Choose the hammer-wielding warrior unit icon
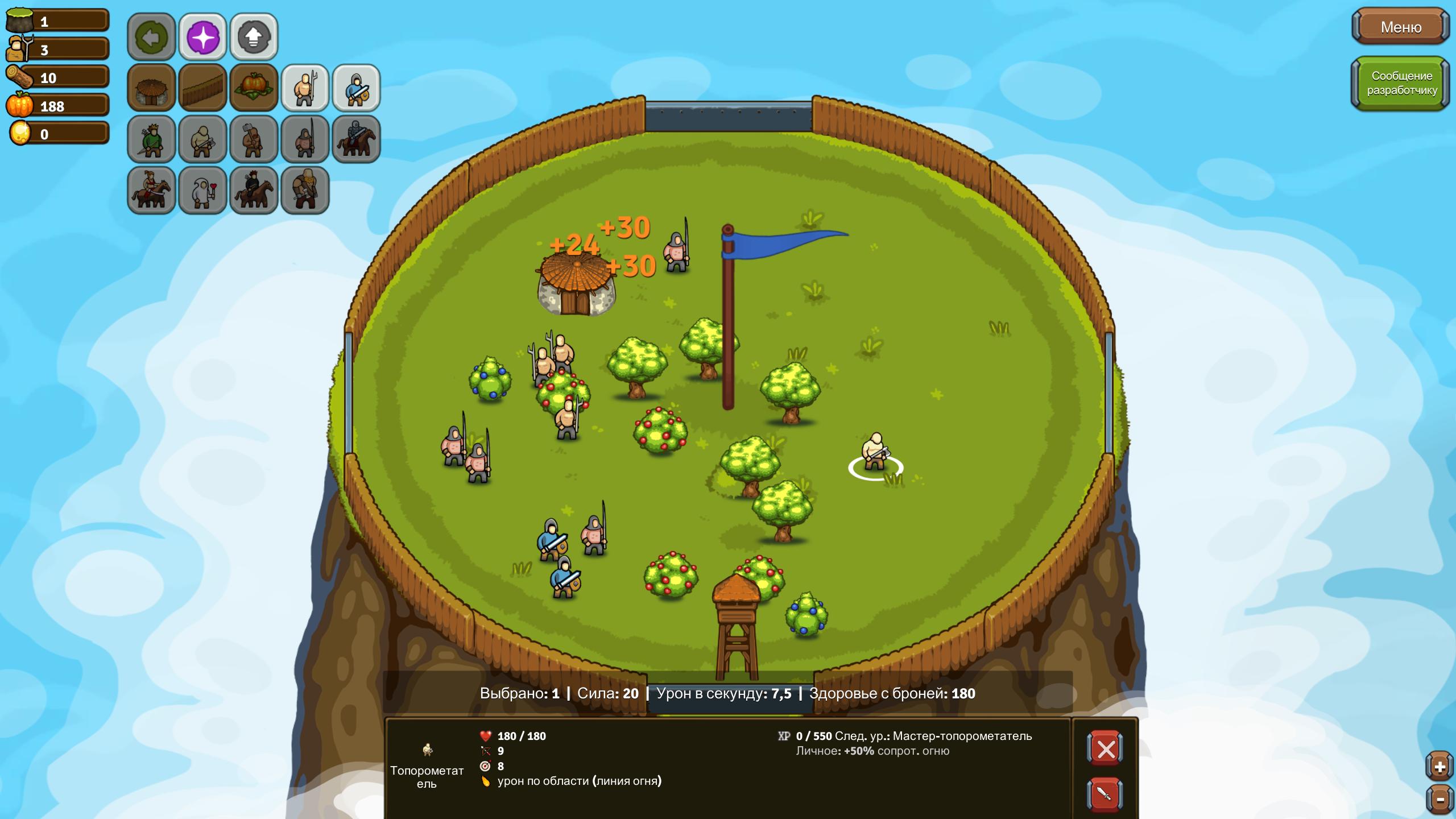The width and height of the screenshot is (1456, 819). (x=254, y=139)
